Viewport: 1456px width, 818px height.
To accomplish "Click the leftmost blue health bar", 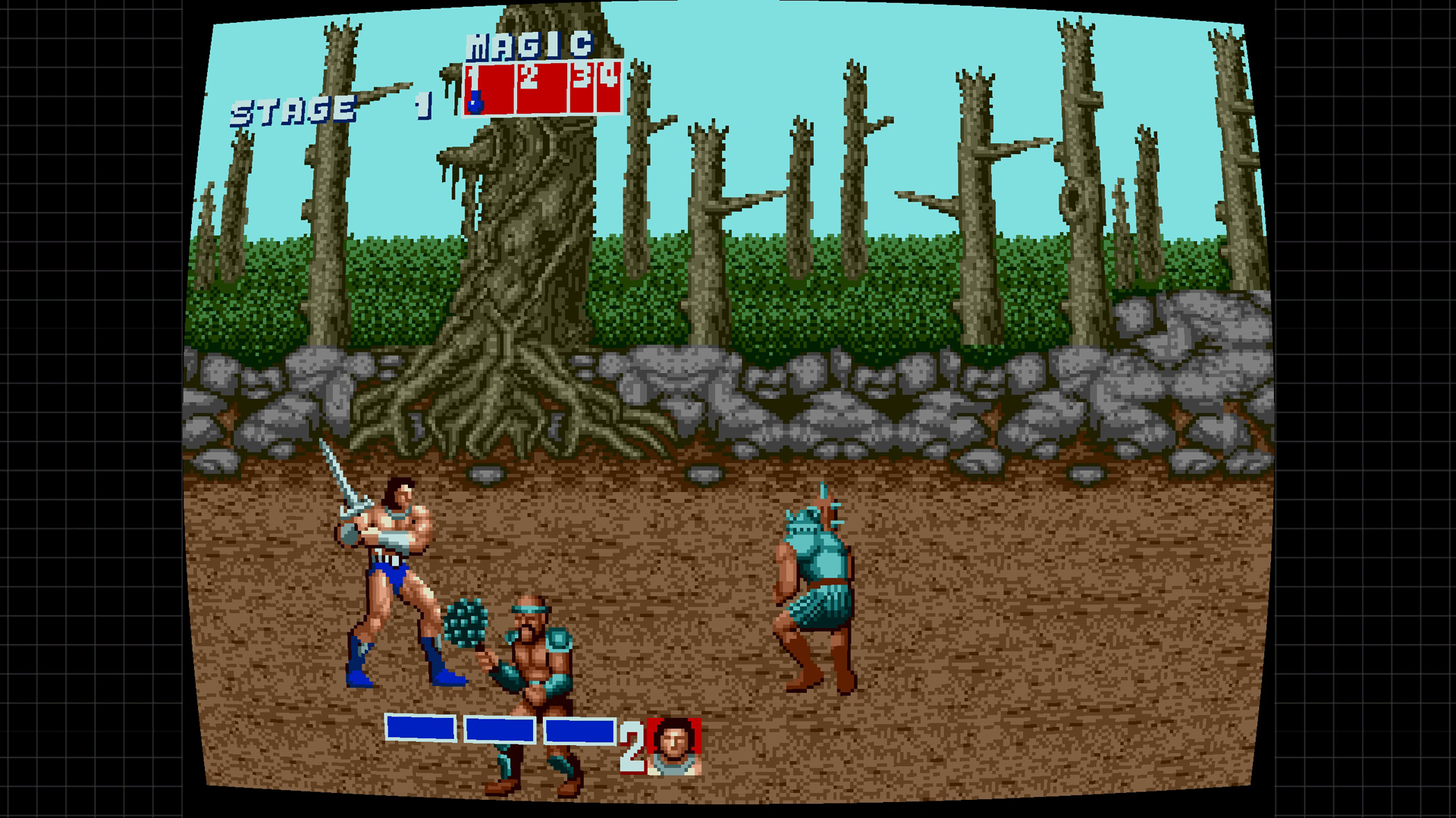I will click(422, 728).
